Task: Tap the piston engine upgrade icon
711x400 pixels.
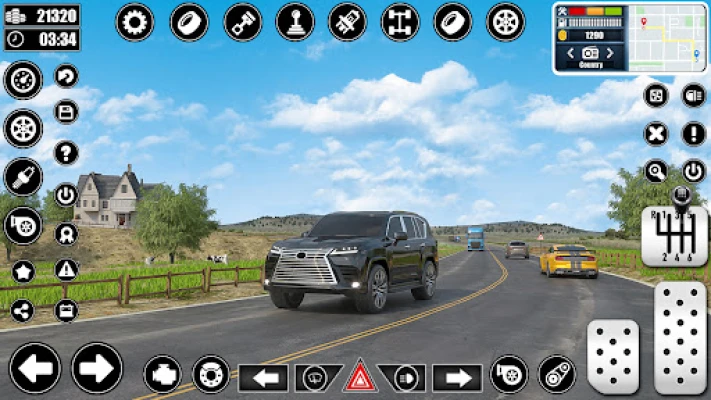Action: [x=242, y=22]
